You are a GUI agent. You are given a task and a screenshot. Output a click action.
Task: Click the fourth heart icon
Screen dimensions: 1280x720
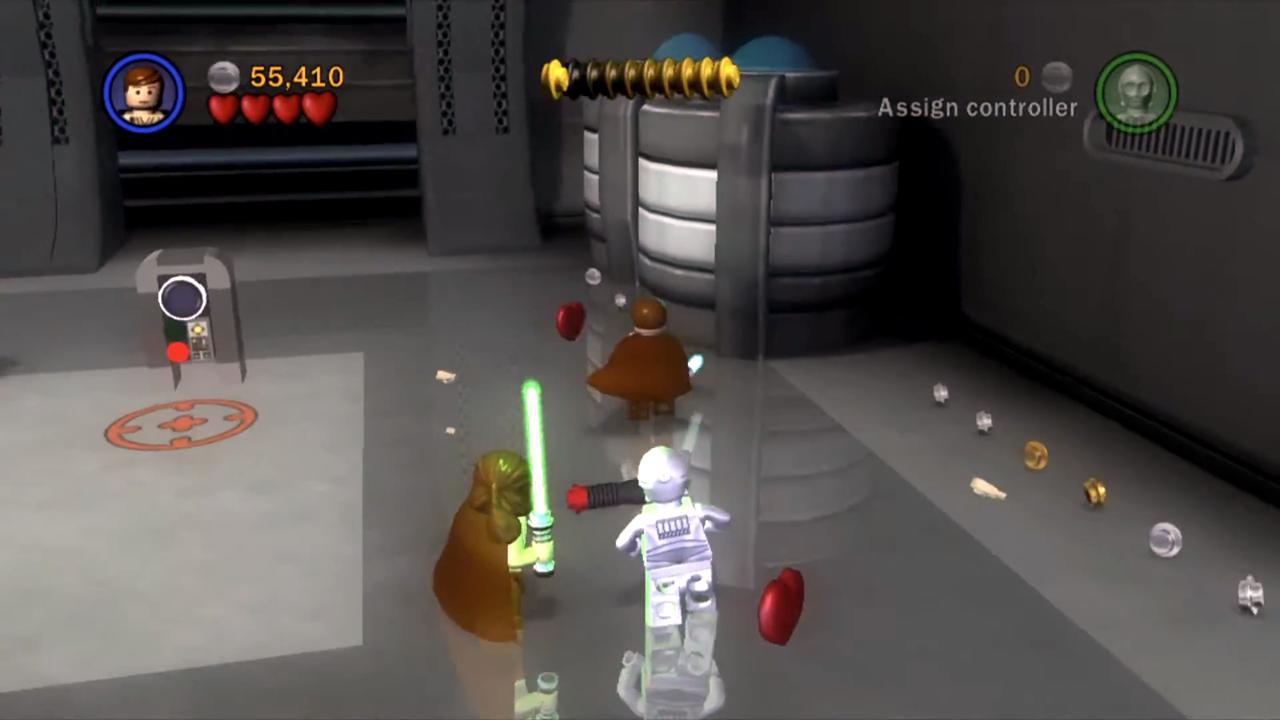click(x=319, y=108)
